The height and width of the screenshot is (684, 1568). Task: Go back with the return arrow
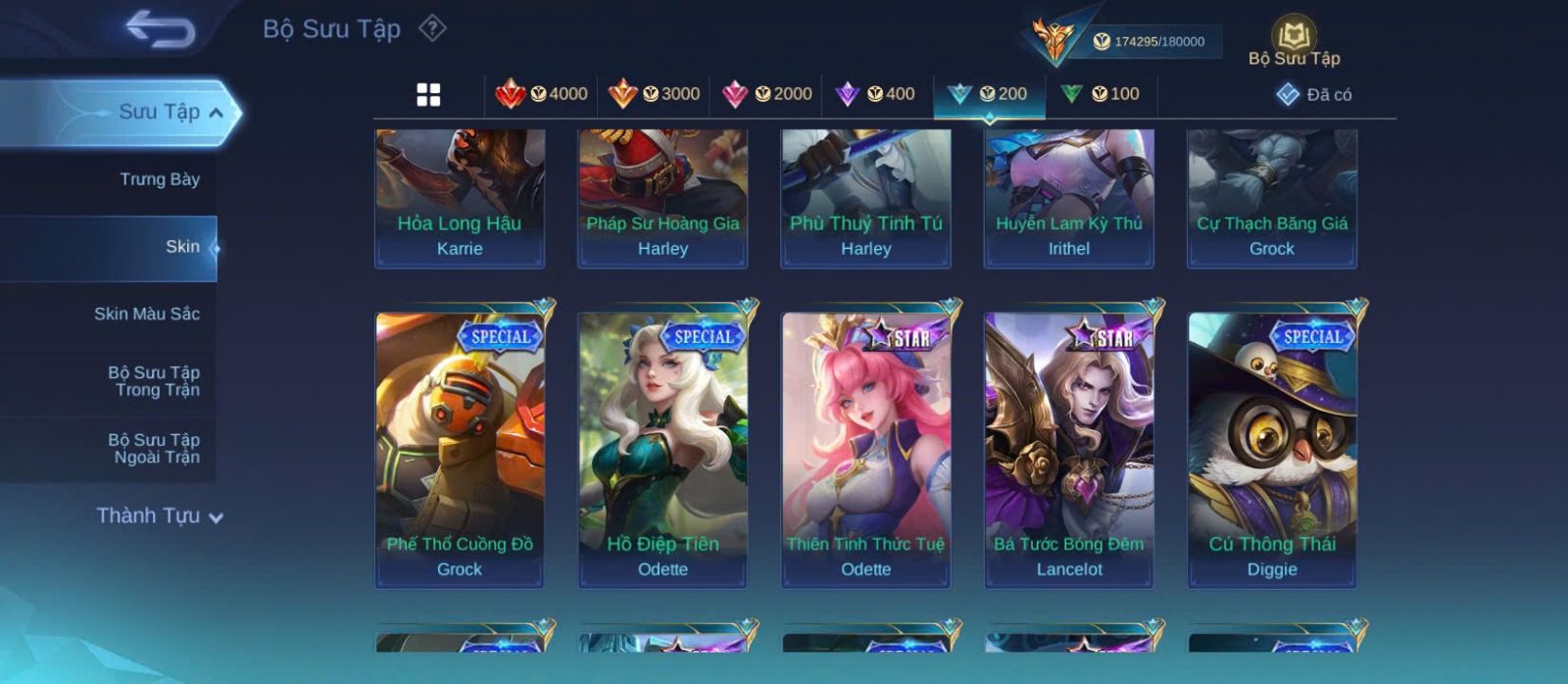click(x=160, y=29)
